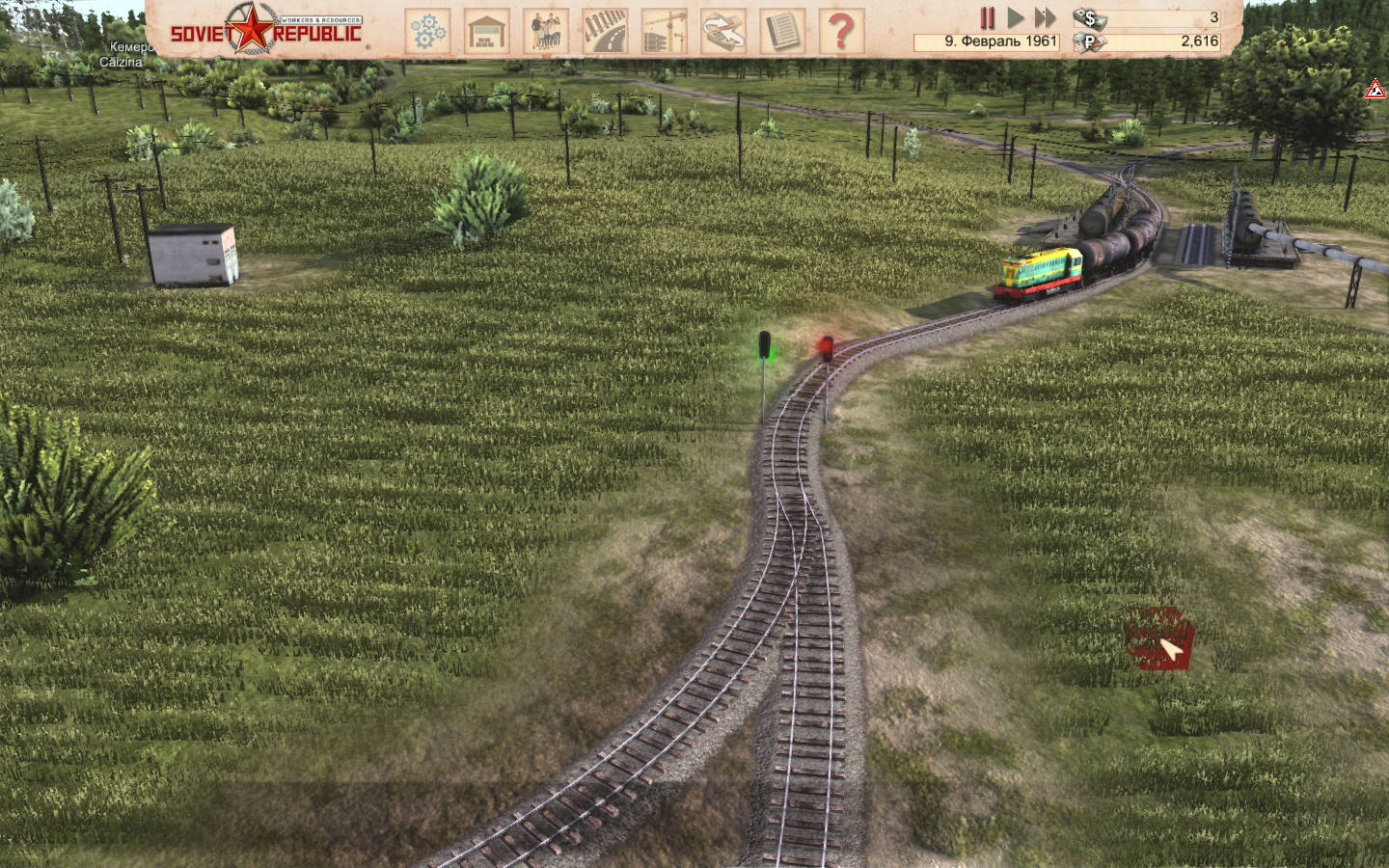Open the citizens population panel

546,31
